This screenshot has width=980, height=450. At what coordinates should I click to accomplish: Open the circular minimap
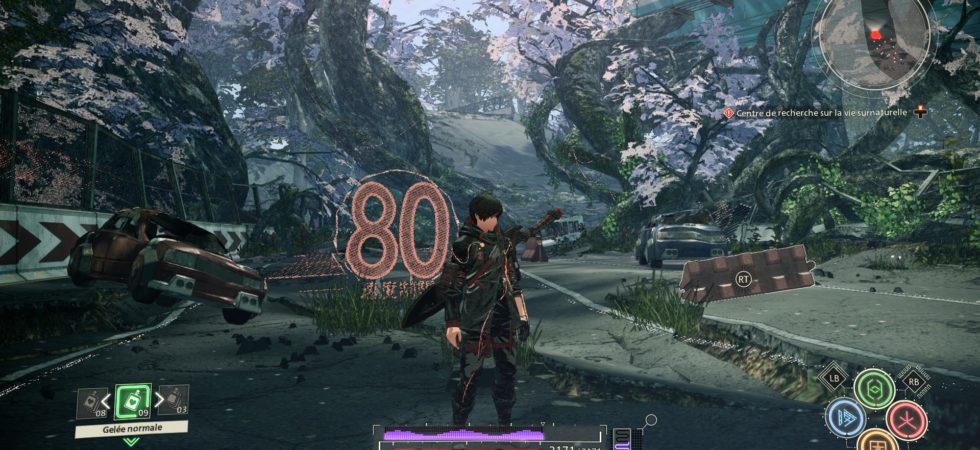point(874,42)
